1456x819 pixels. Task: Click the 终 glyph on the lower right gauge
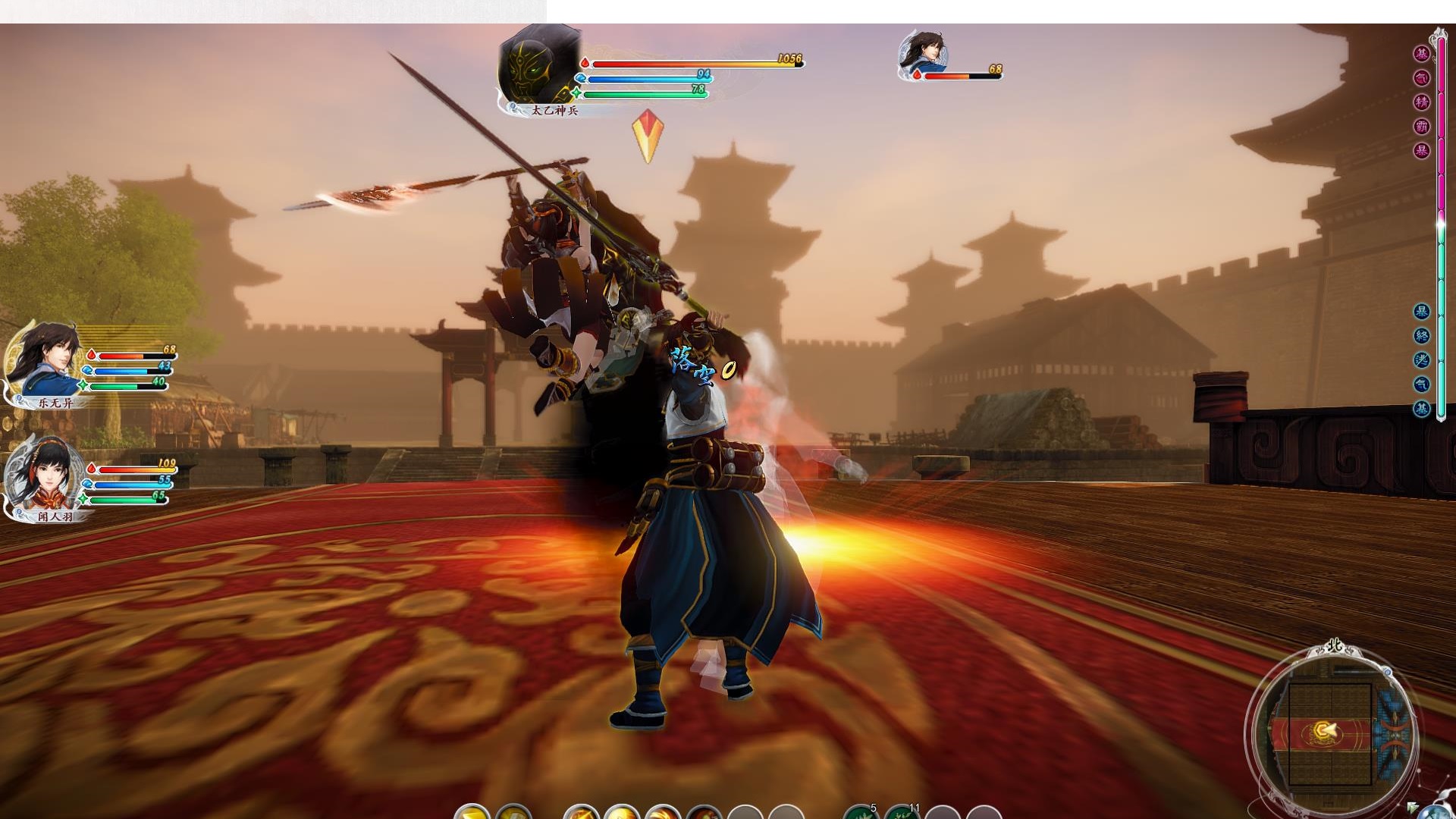[1421, 335]
